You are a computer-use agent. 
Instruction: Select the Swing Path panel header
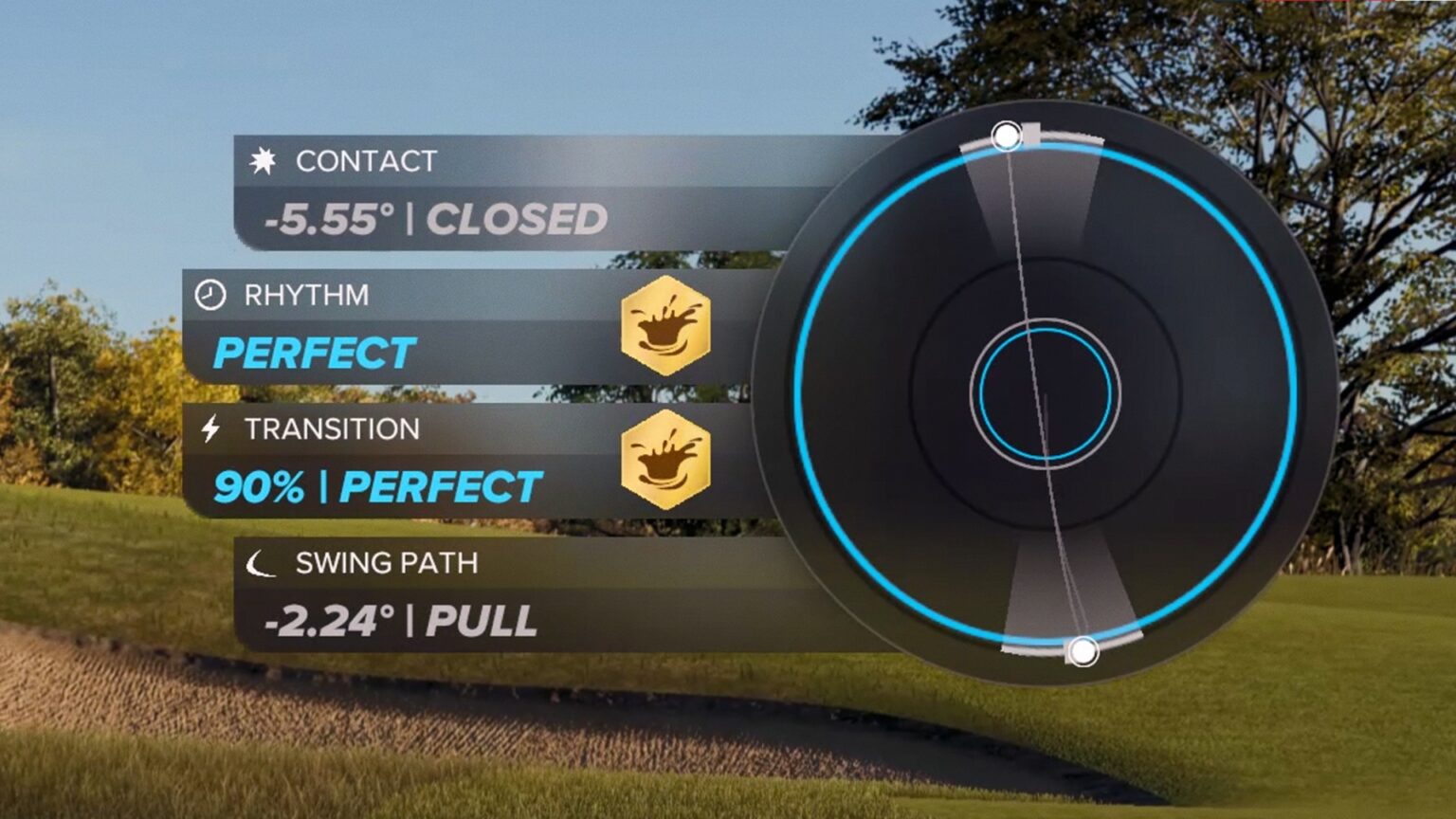pyautogui.click(x=385, y=564)
